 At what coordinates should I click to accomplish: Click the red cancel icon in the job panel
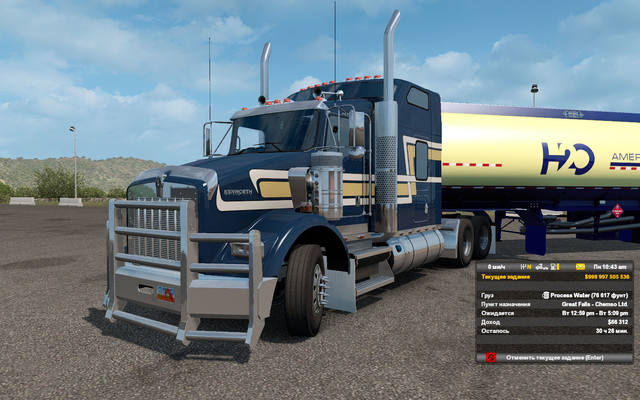[x=491, y=357]
